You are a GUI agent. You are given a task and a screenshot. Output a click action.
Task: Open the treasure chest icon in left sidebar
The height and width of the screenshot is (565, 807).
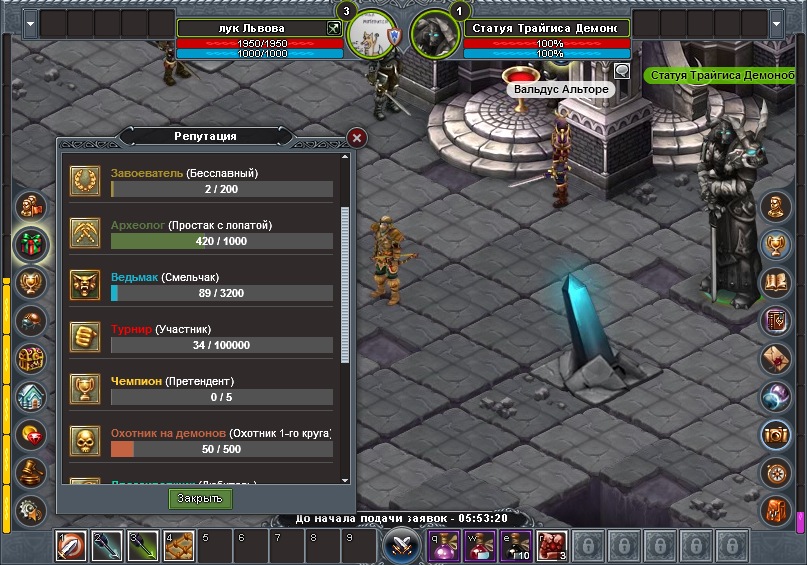[x=32, y=358]
